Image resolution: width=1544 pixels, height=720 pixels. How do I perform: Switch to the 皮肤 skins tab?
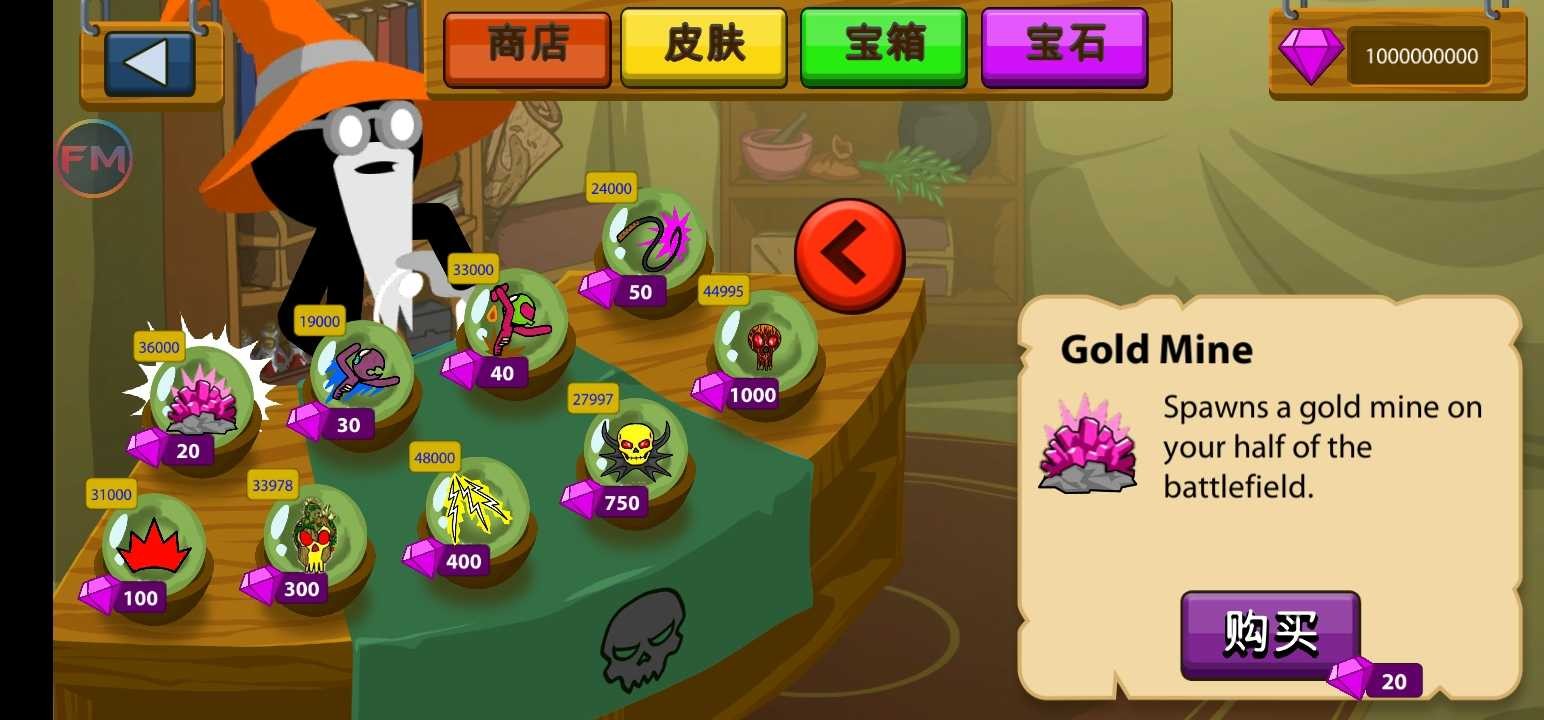click(703, 45)
